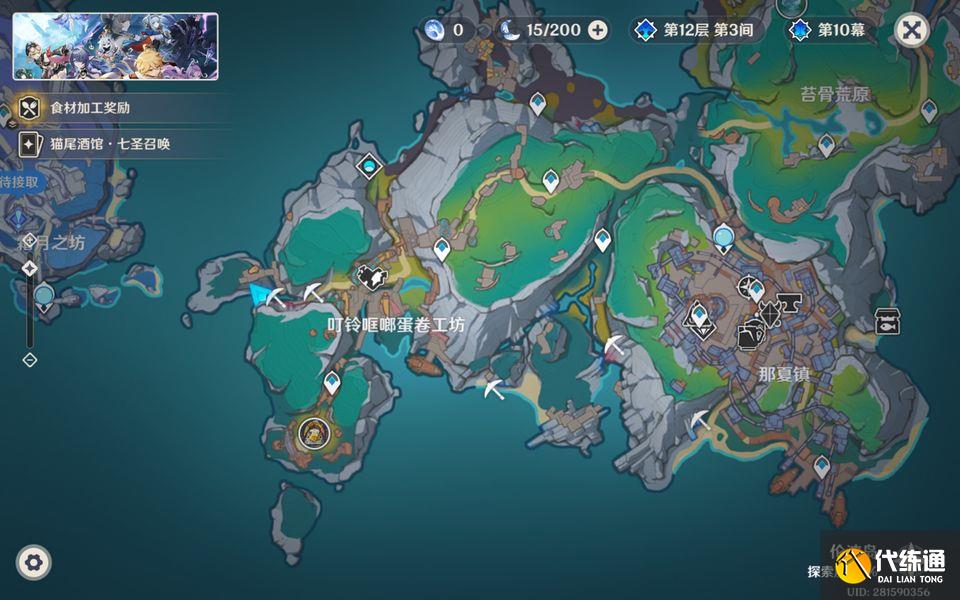Select the jug-shaped shop marker in 那夏镇
Screen dimensions: 960x600
pyautogui.click(x=749, y=338)
